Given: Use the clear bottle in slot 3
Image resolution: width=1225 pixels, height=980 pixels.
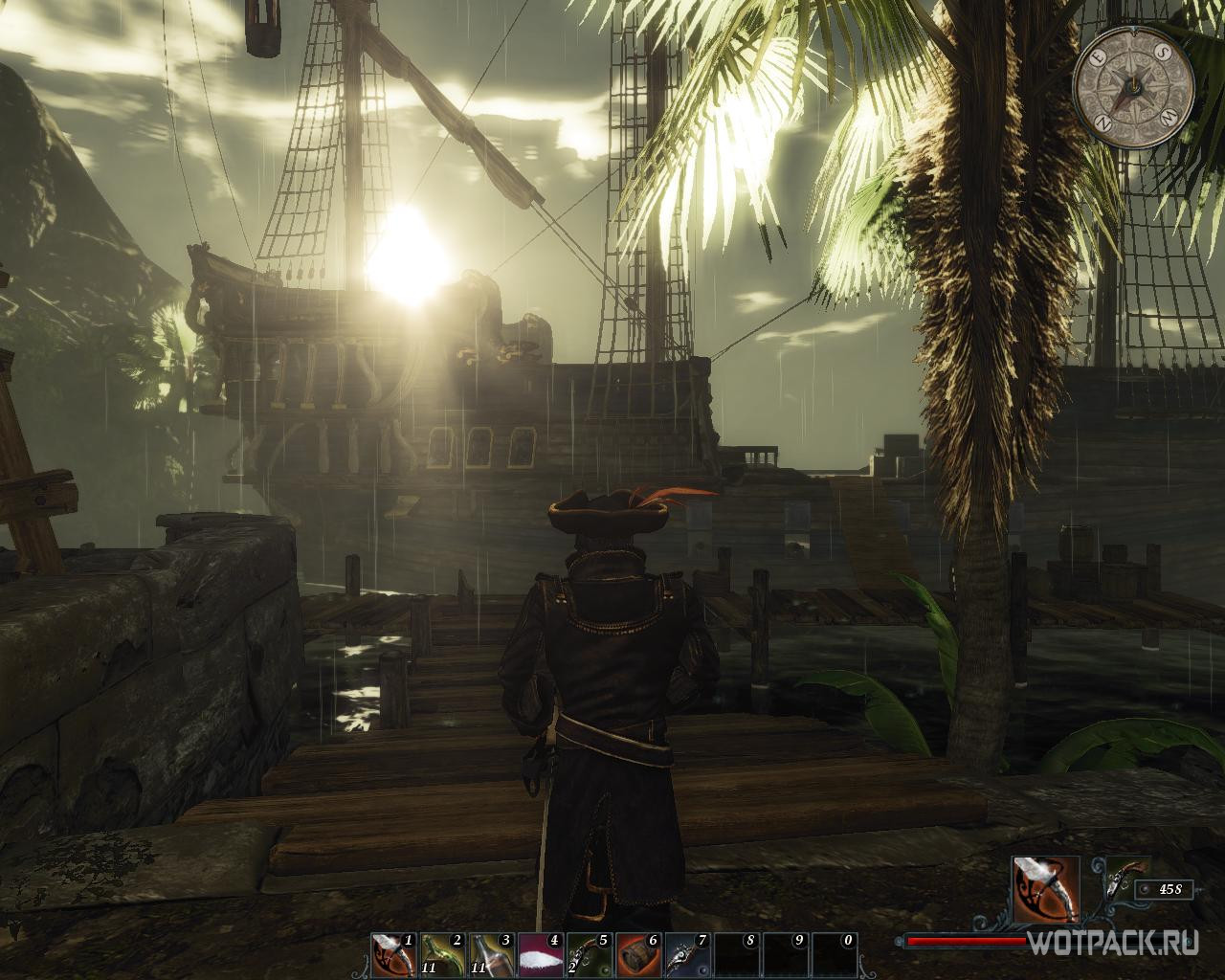Looking at the screenshot, I should pos(491,955).
